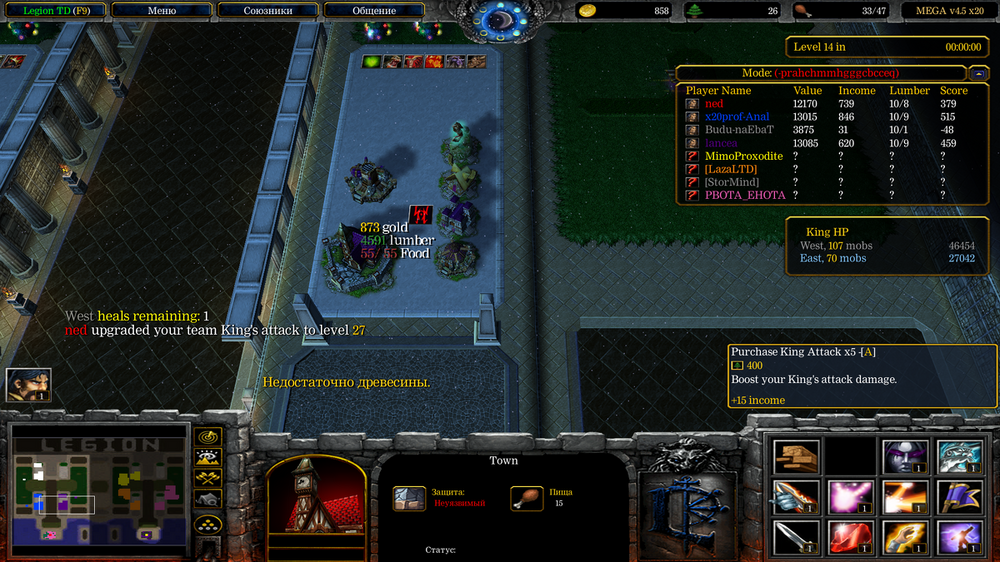Open the Союзники allies panel
Viewport: 1000px width, 562px height.
[268, 11]
